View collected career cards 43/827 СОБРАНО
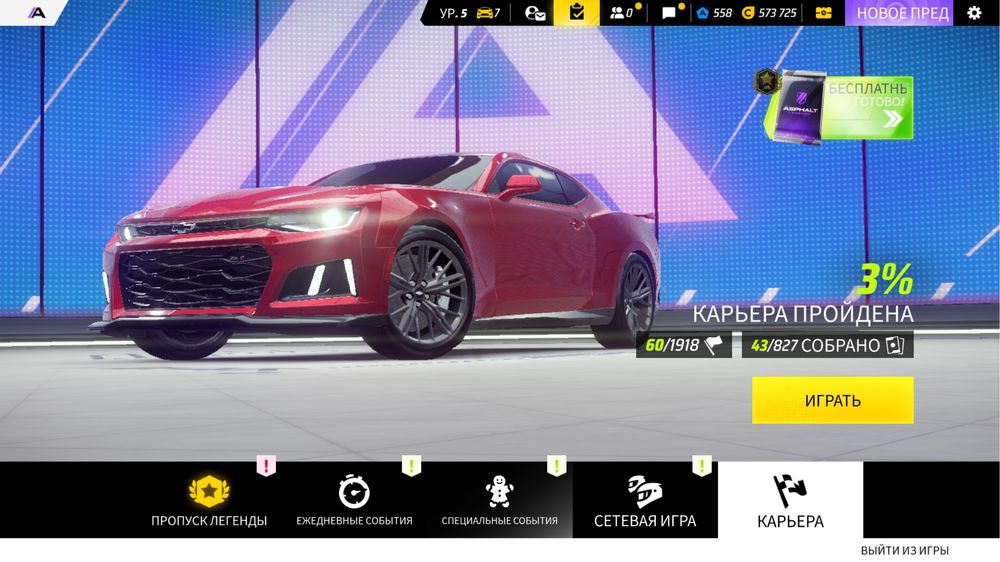Viewport: 1000px width, 562px height. coord(827,345)
